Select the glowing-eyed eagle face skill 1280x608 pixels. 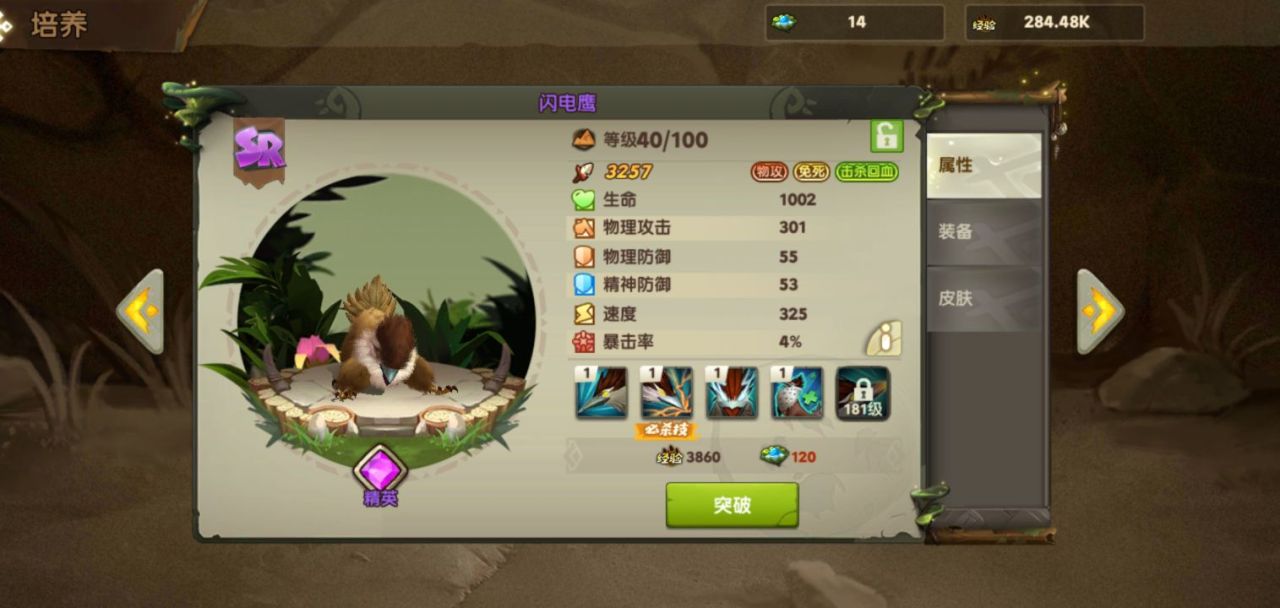tap(731, 392)
